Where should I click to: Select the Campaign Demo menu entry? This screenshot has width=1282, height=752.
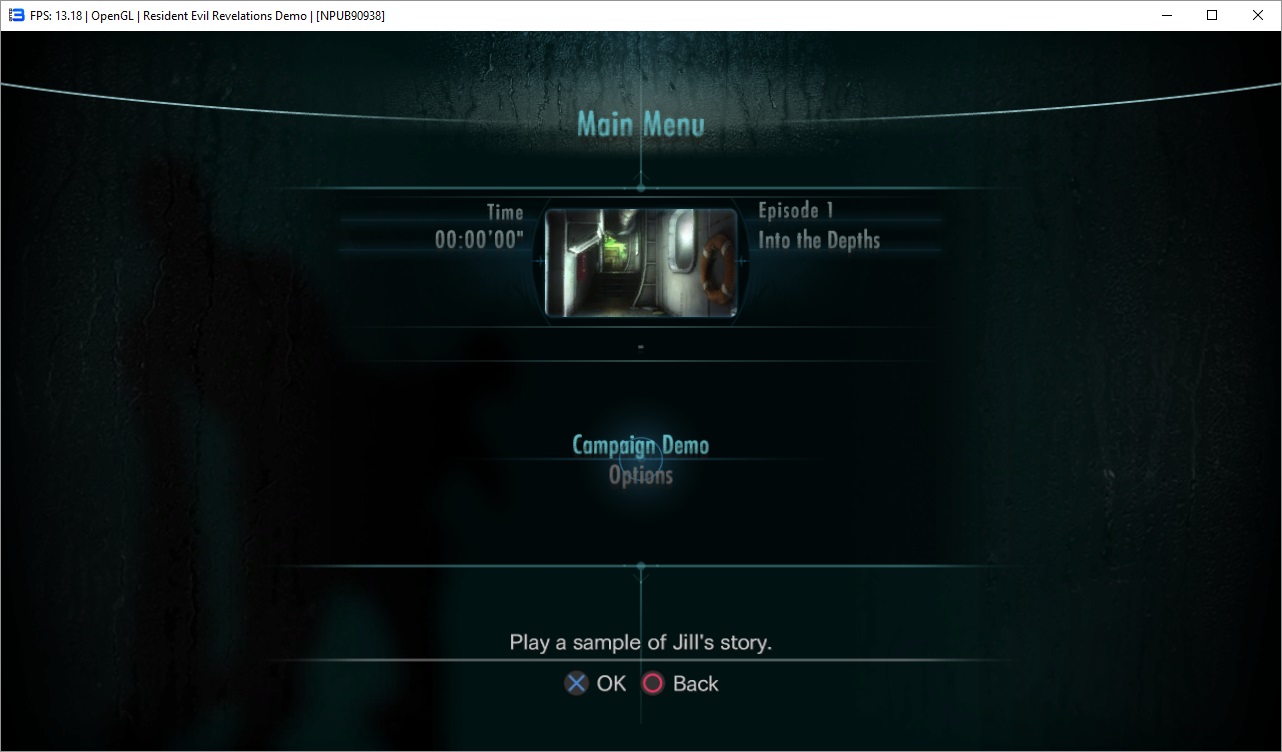(640, 445)
